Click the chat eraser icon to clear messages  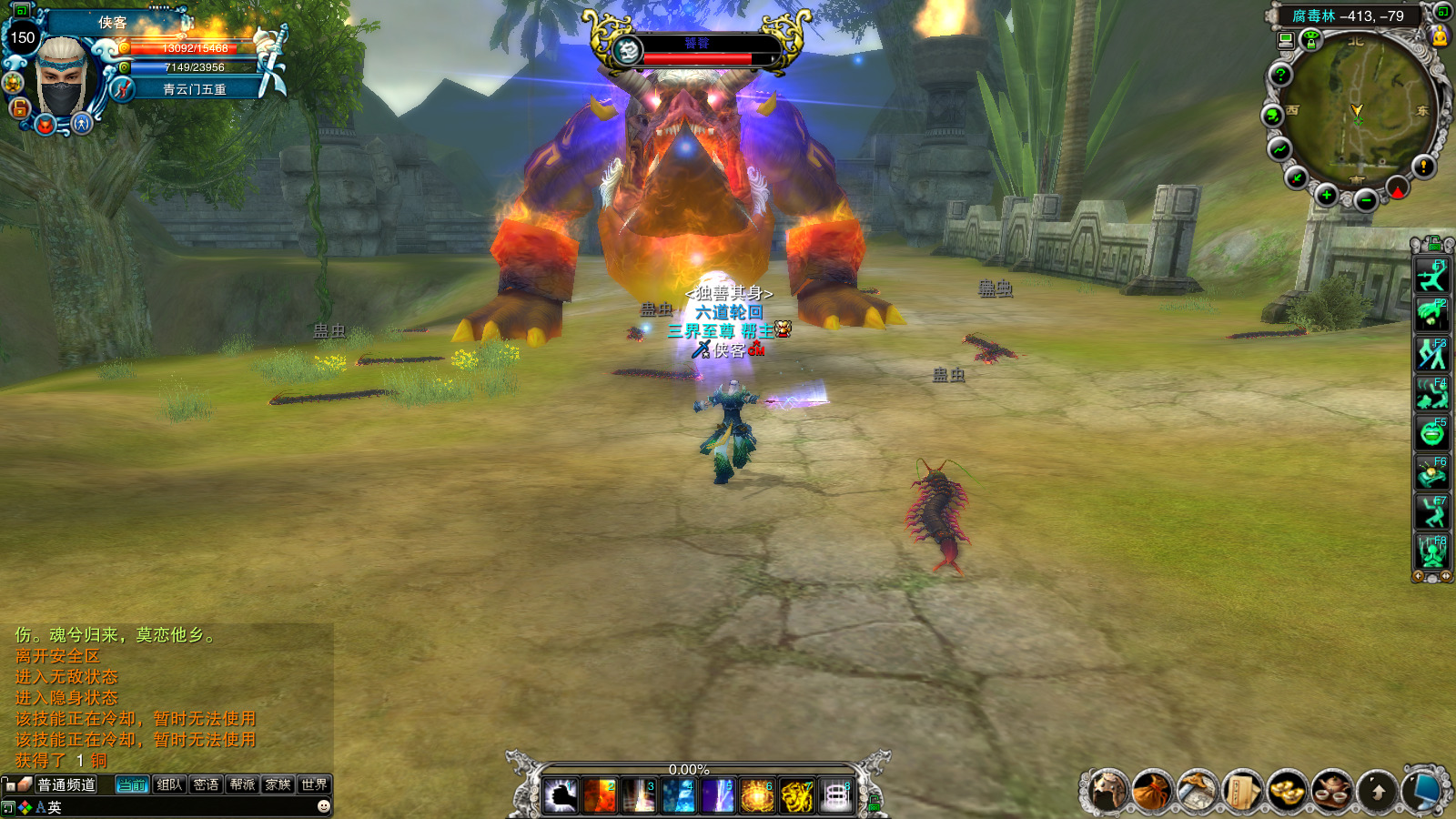pos(25,784)
